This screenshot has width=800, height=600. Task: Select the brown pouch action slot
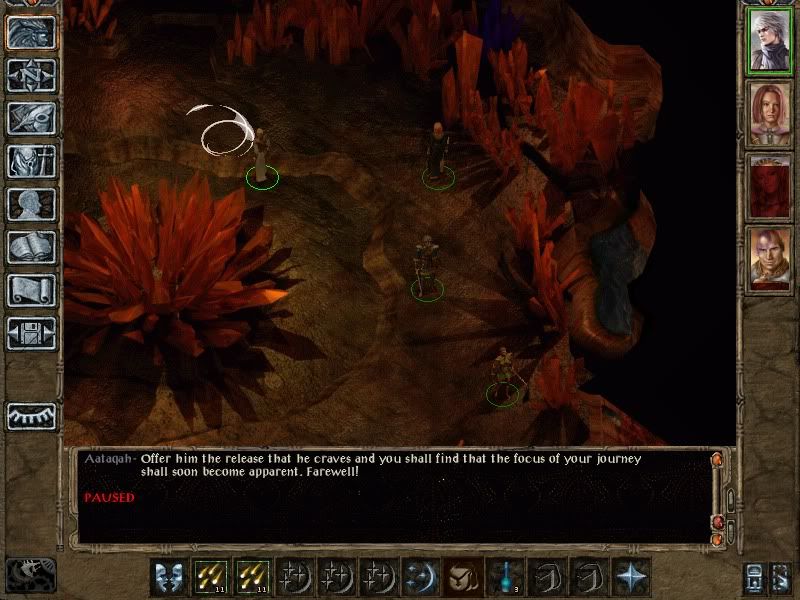click(464, 577)
